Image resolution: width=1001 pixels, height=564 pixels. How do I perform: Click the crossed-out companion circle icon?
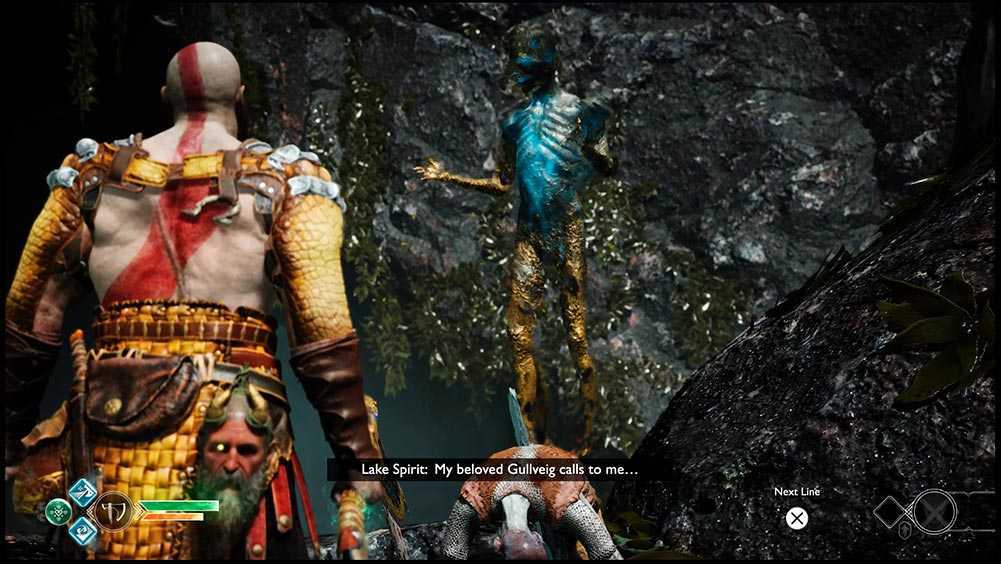pos(935,511)
